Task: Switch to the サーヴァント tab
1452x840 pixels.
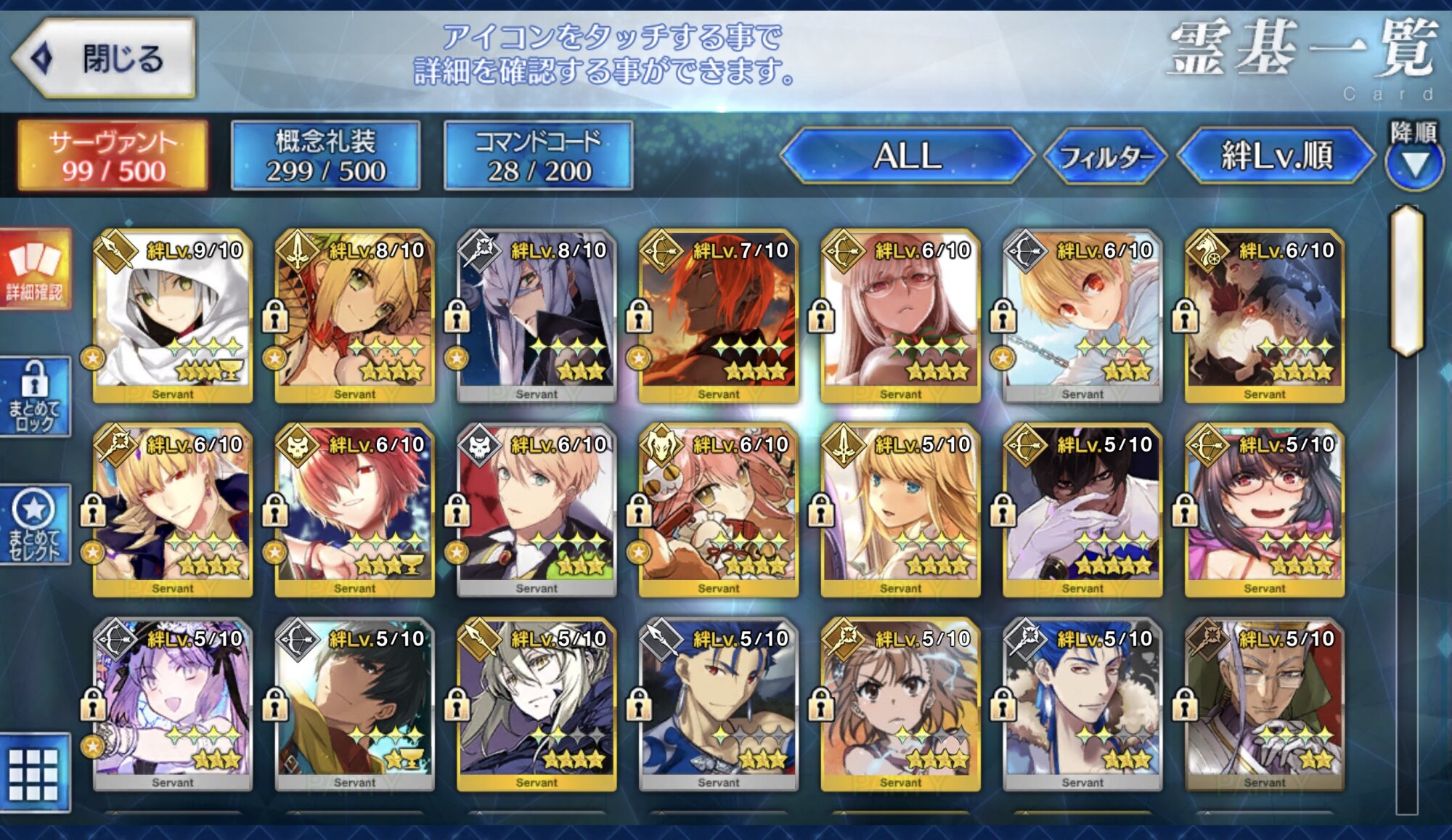Action: (x=113, y=156)
